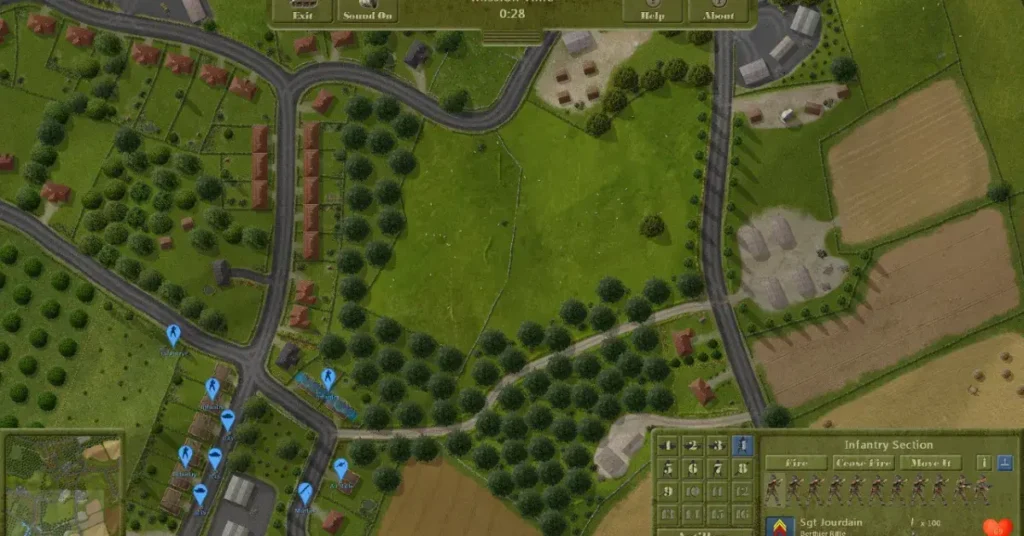Image resolution: width=1024 pixels, height=536 pixels.
Task: Choose unit slot number 6
Action: [x=692, y=469]
